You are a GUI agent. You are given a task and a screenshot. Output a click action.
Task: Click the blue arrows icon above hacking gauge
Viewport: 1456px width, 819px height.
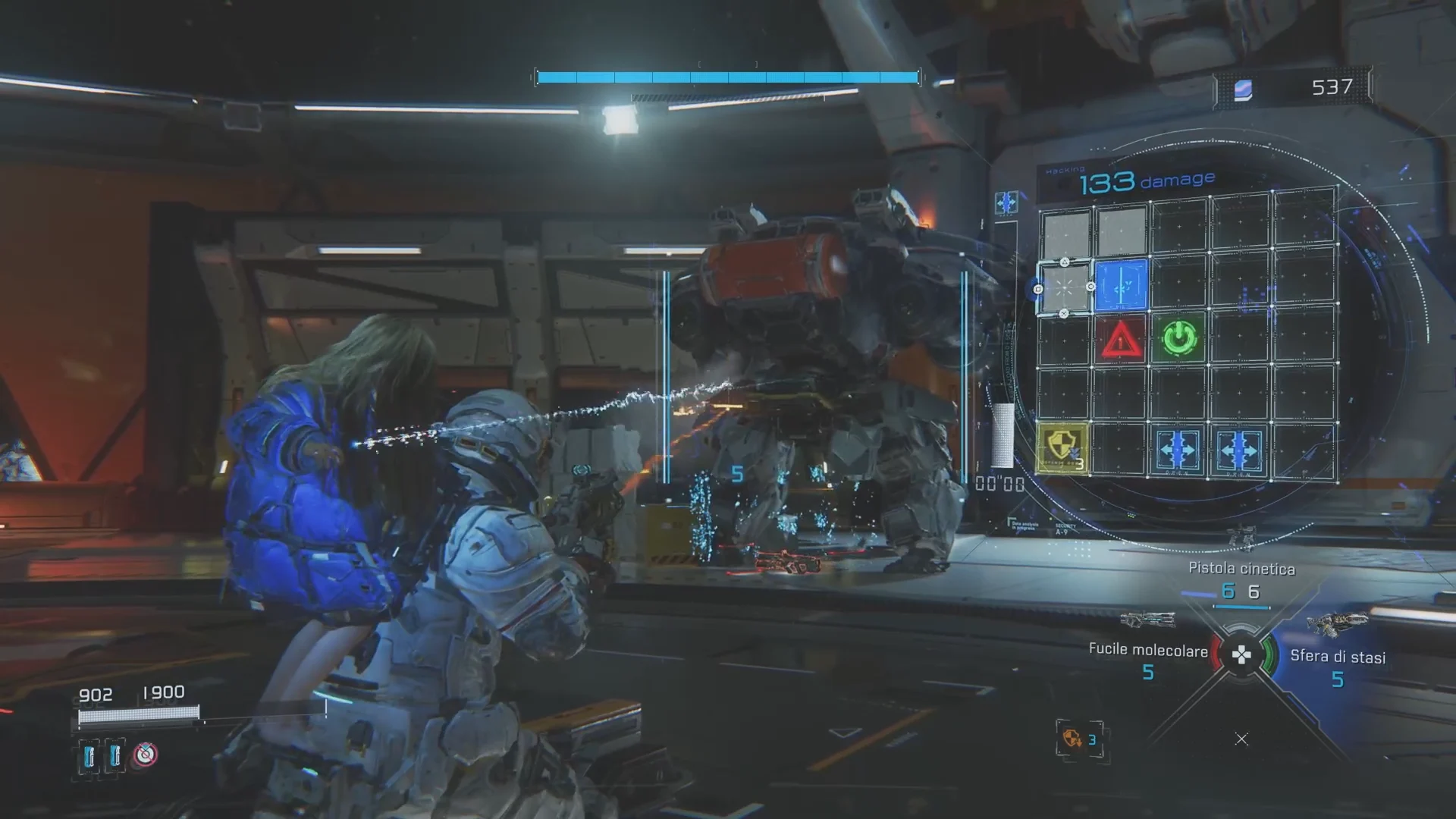(x=1006, y=202)
